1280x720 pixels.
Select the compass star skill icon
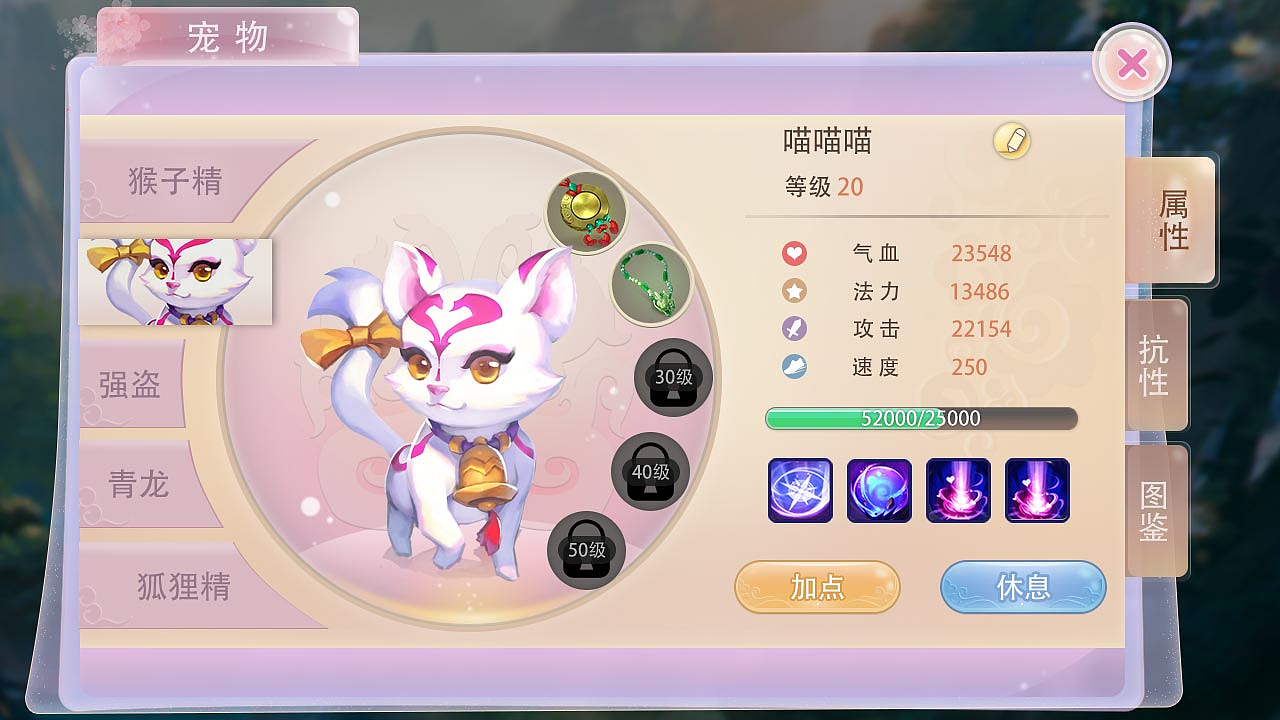799,491
